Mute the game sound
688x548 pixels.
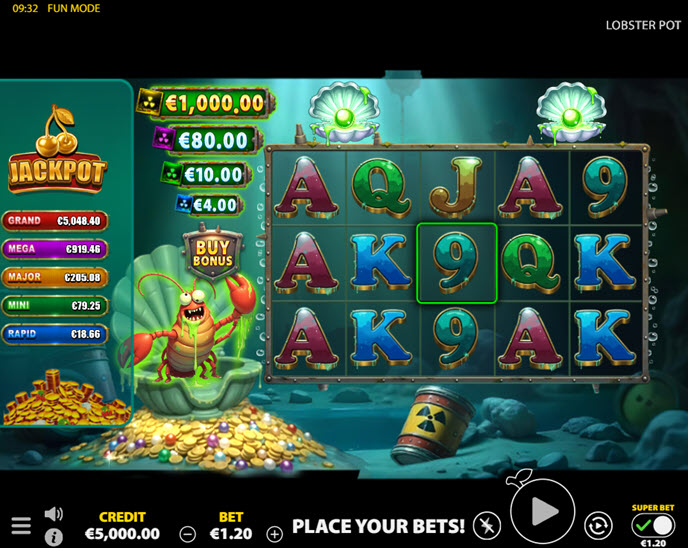click(54, 514)
